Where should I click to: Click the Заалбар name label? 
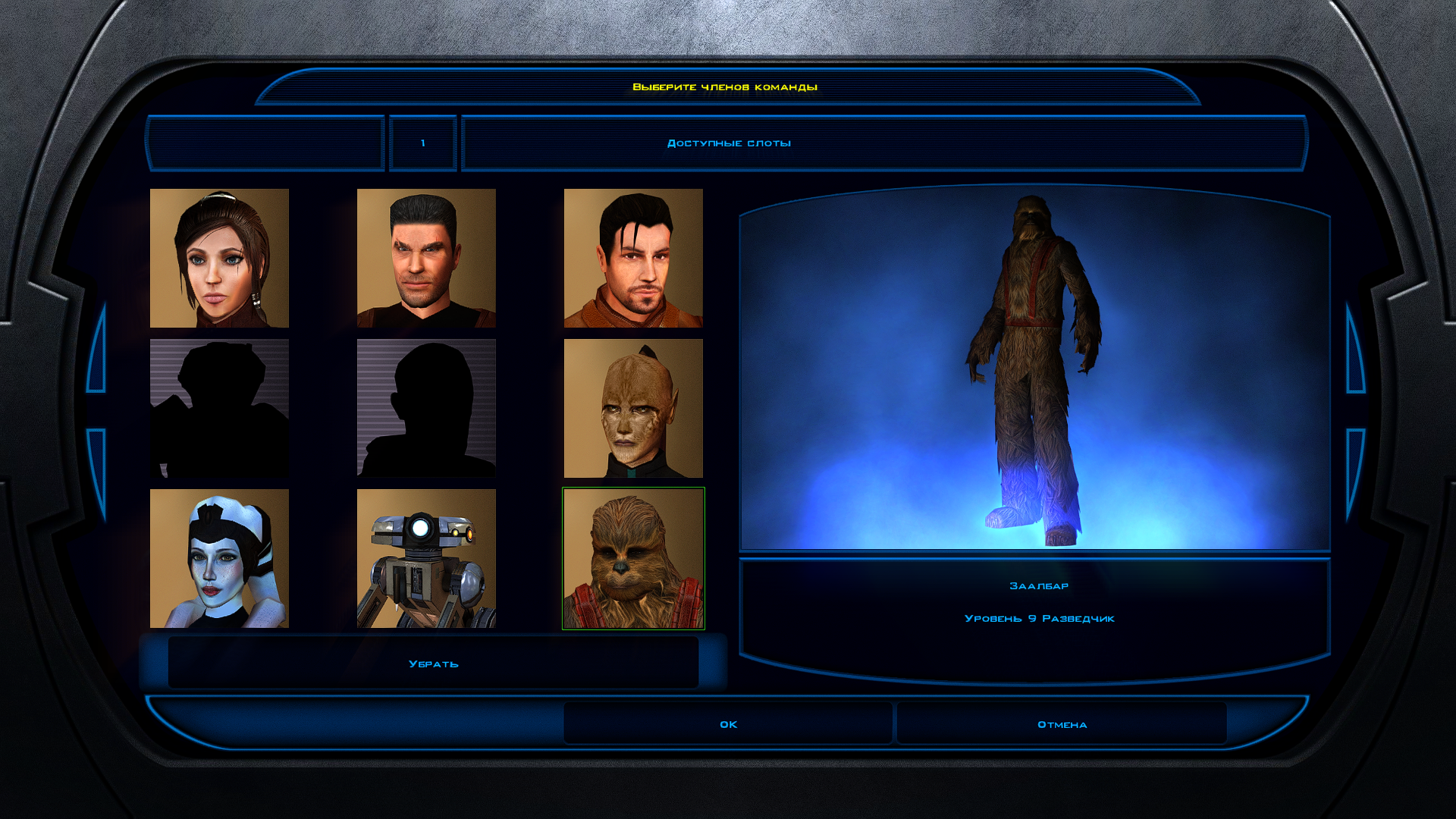(1039, 585)
